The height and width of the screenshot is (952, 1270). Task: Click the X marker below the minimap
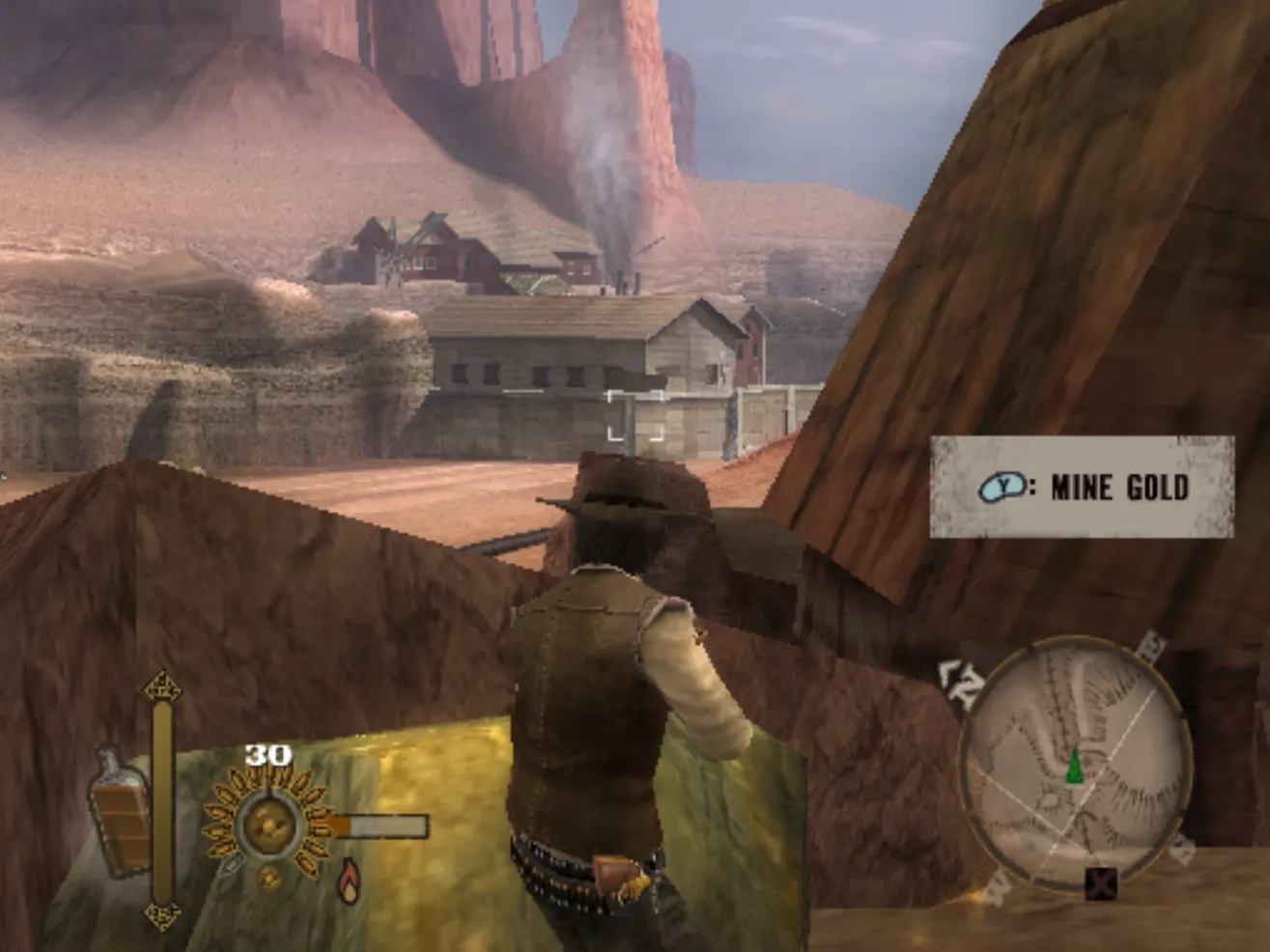tap(1100, 882)
